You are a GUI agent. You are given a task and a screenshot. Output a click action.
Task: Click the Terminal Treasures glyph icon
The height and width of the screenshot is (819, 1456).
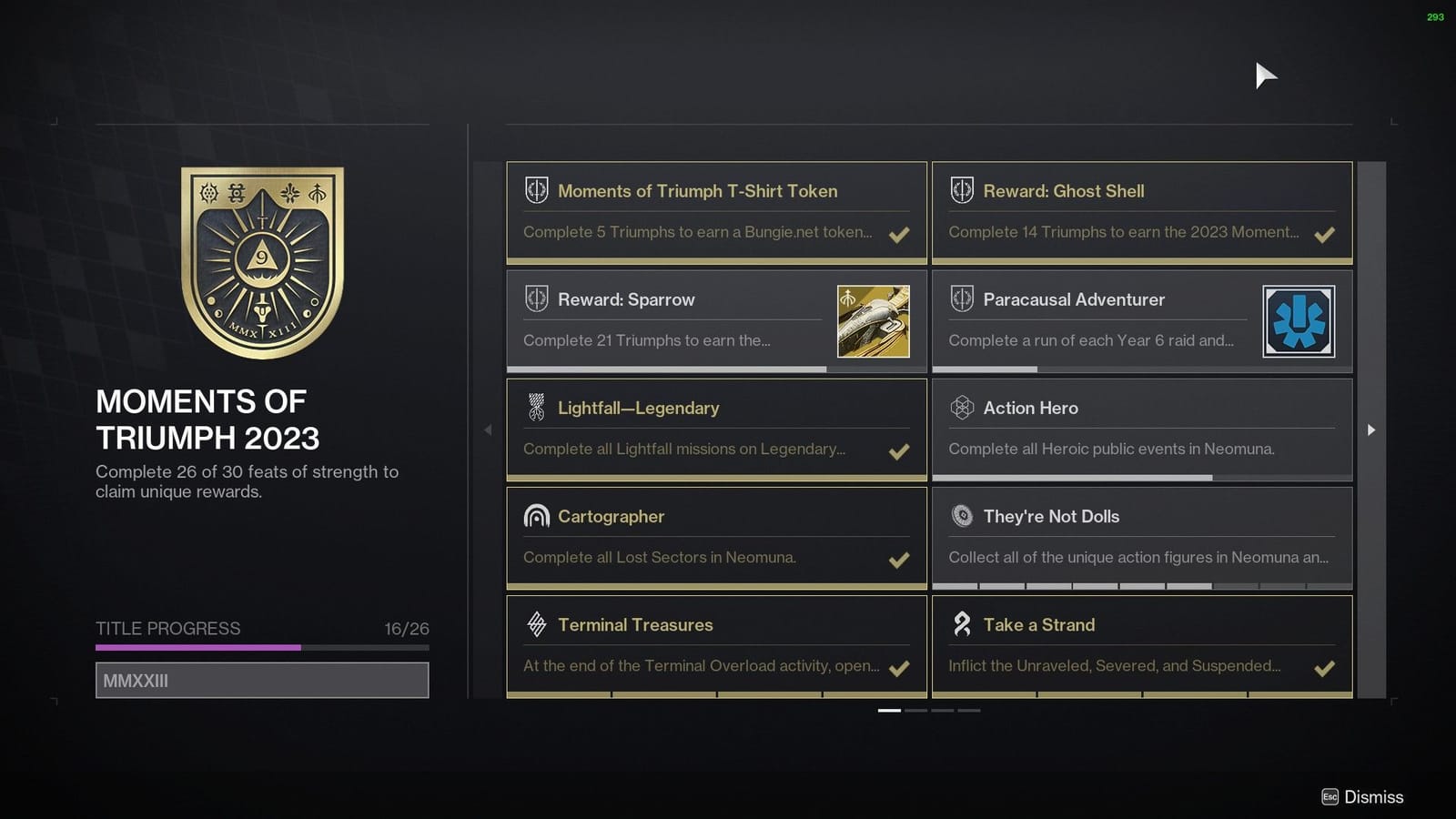(x=534, y=624)
